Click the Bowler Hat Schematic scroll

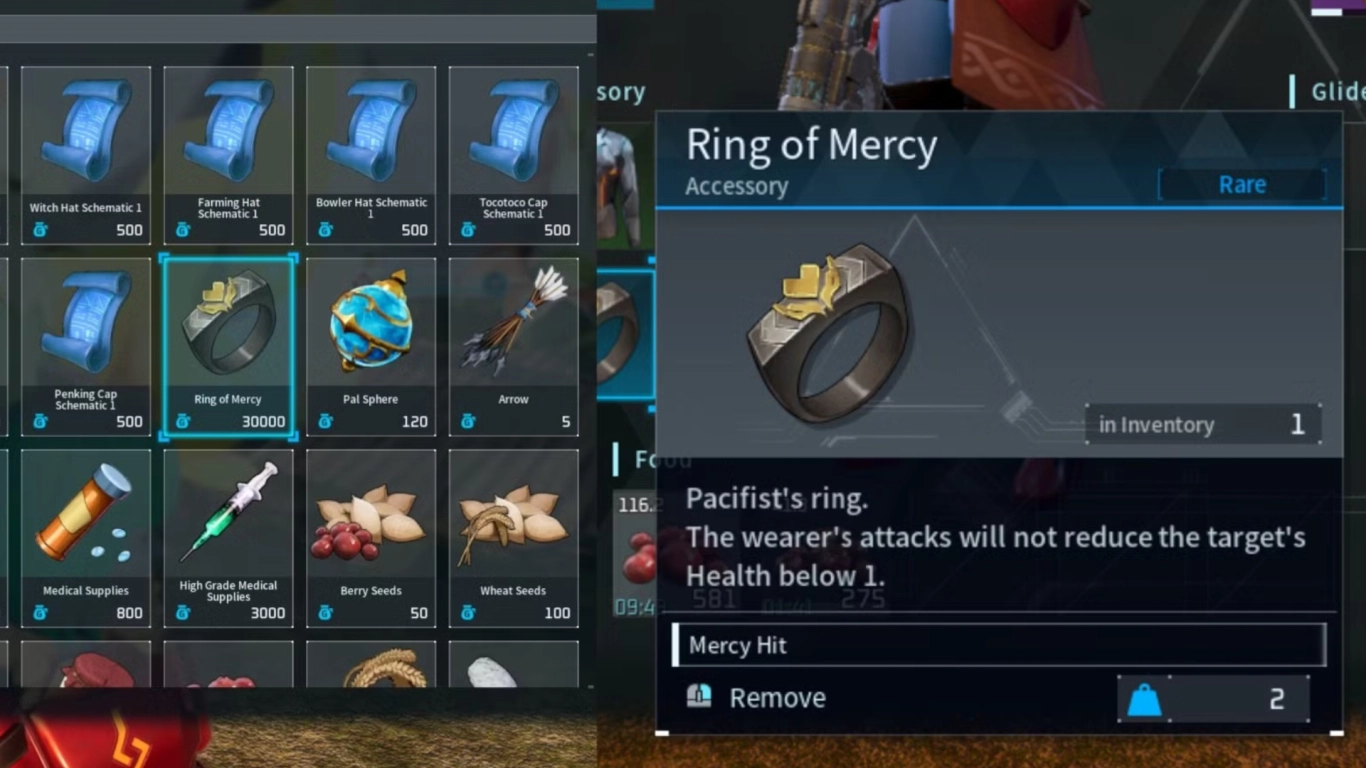click(371, 148)
